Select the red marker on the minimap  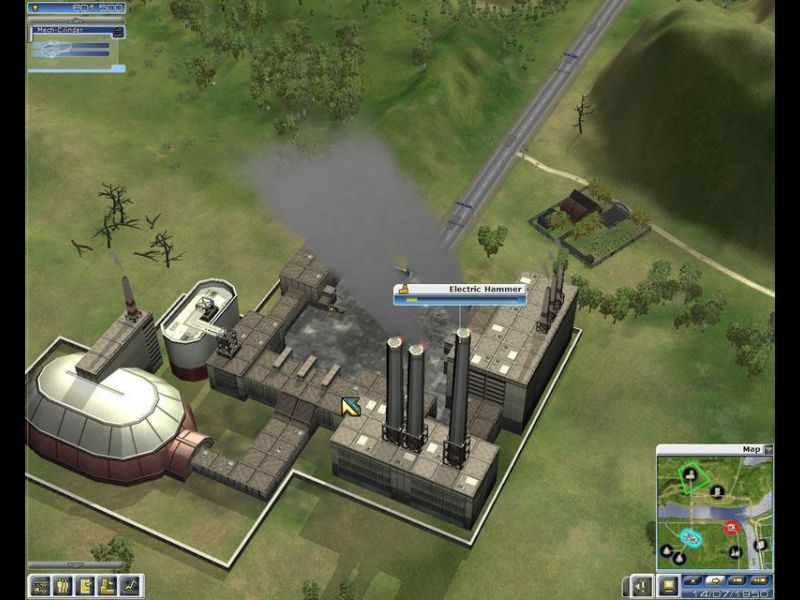coord(731,527)
